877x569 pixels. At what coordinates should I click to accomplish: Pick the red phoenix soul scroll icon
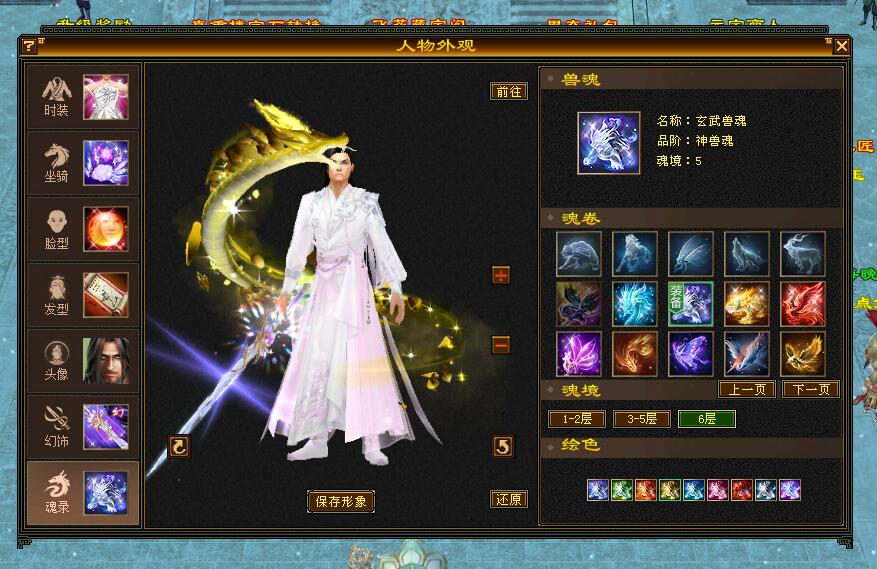[803, 304]
